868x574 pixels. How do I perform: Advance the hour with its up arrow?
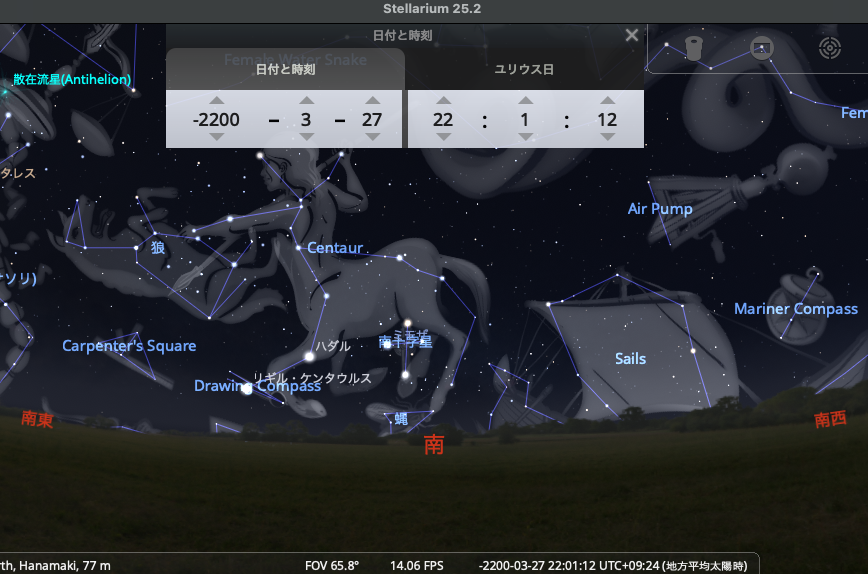pos(443,100)
